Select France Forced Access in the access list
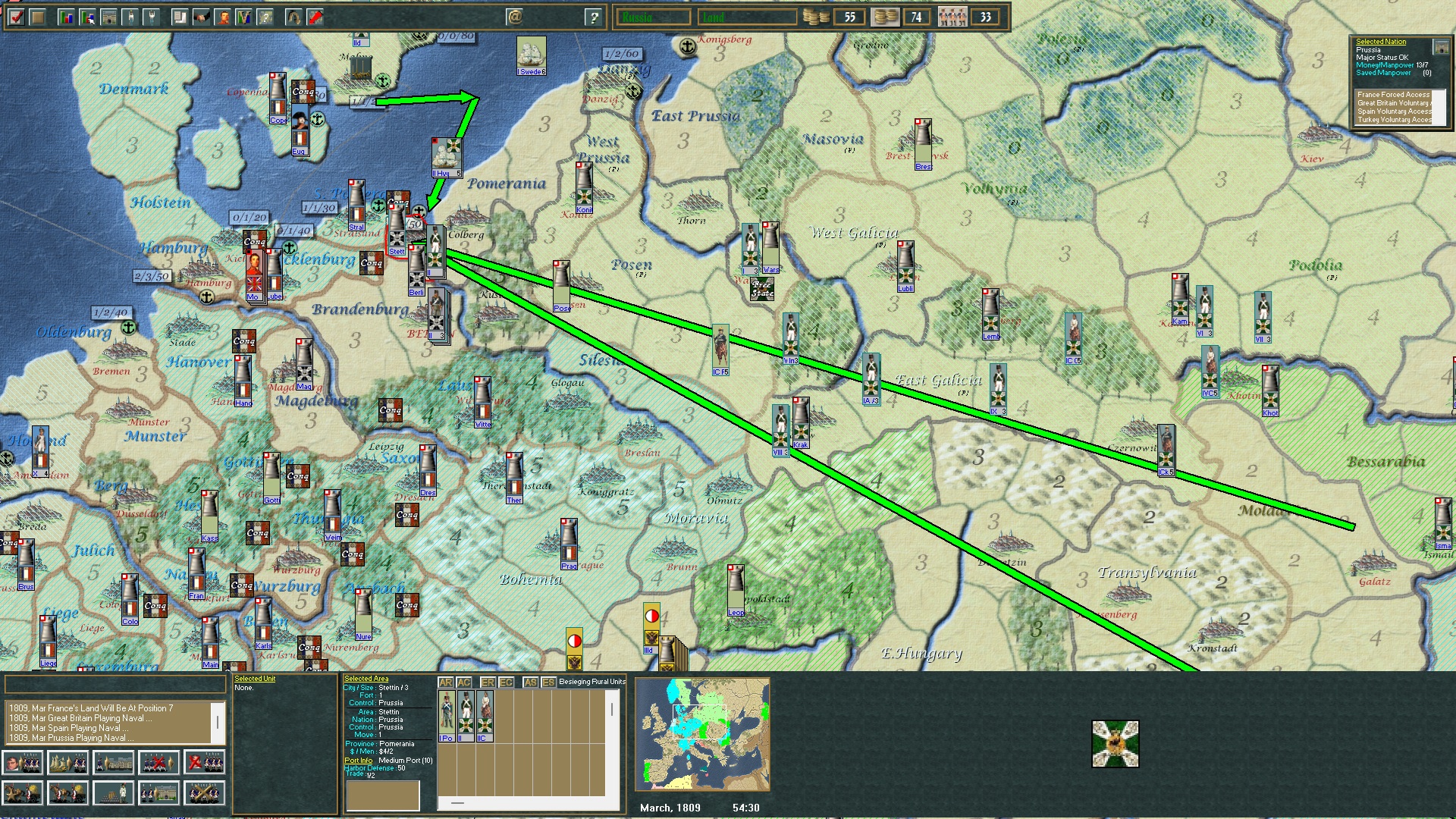This screenshot has width=1456, height=819. [x=1394, y=95]
